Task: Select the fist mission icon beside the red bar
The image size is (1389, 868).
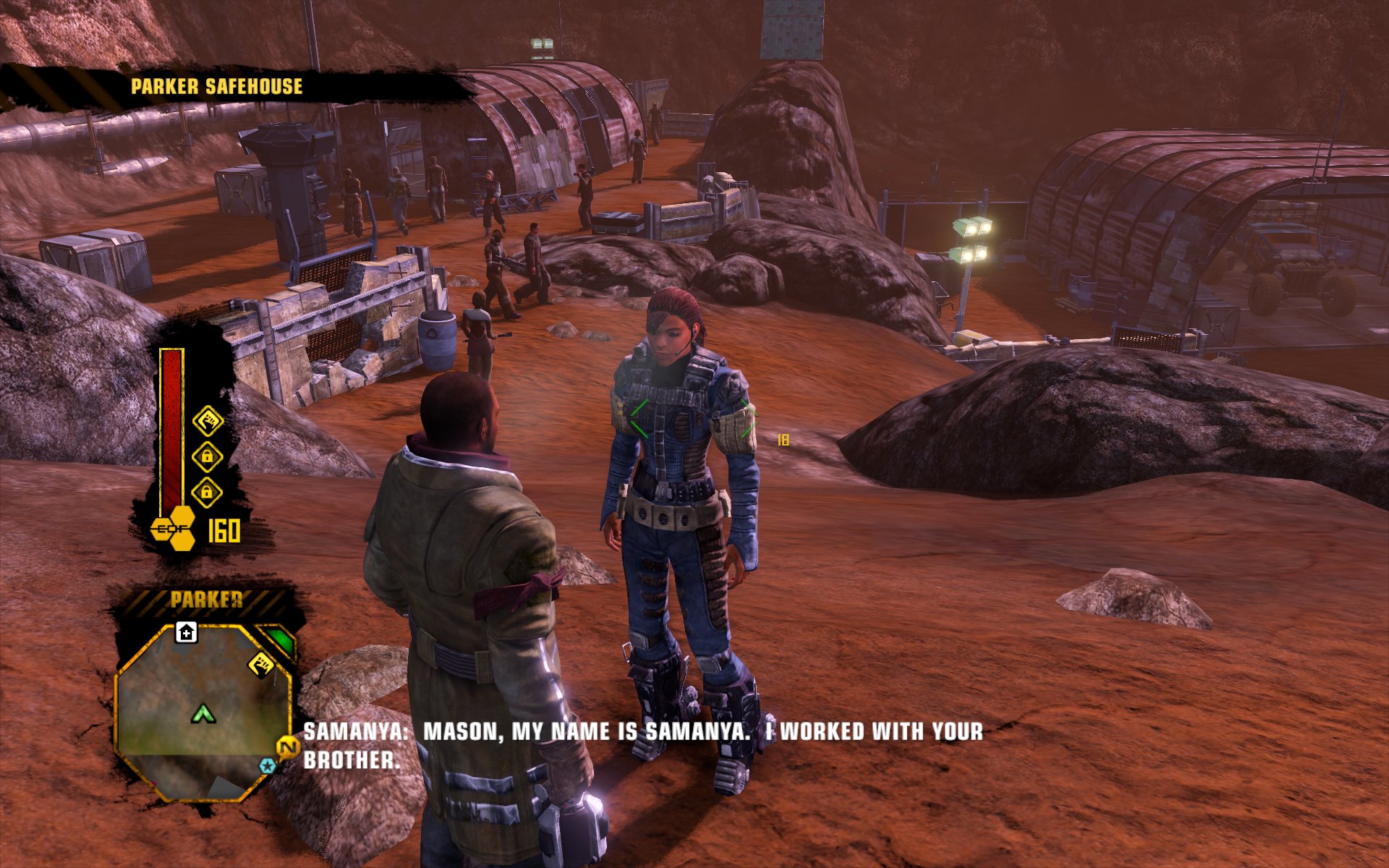Action: (208, 420)
